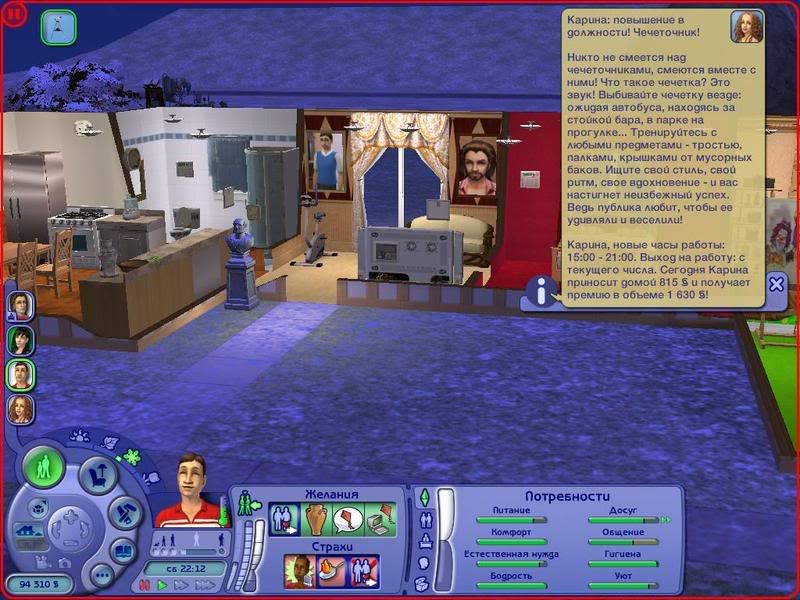Select the red-haired woman sim portrait

pyautogui.click(x=21, y=408)
